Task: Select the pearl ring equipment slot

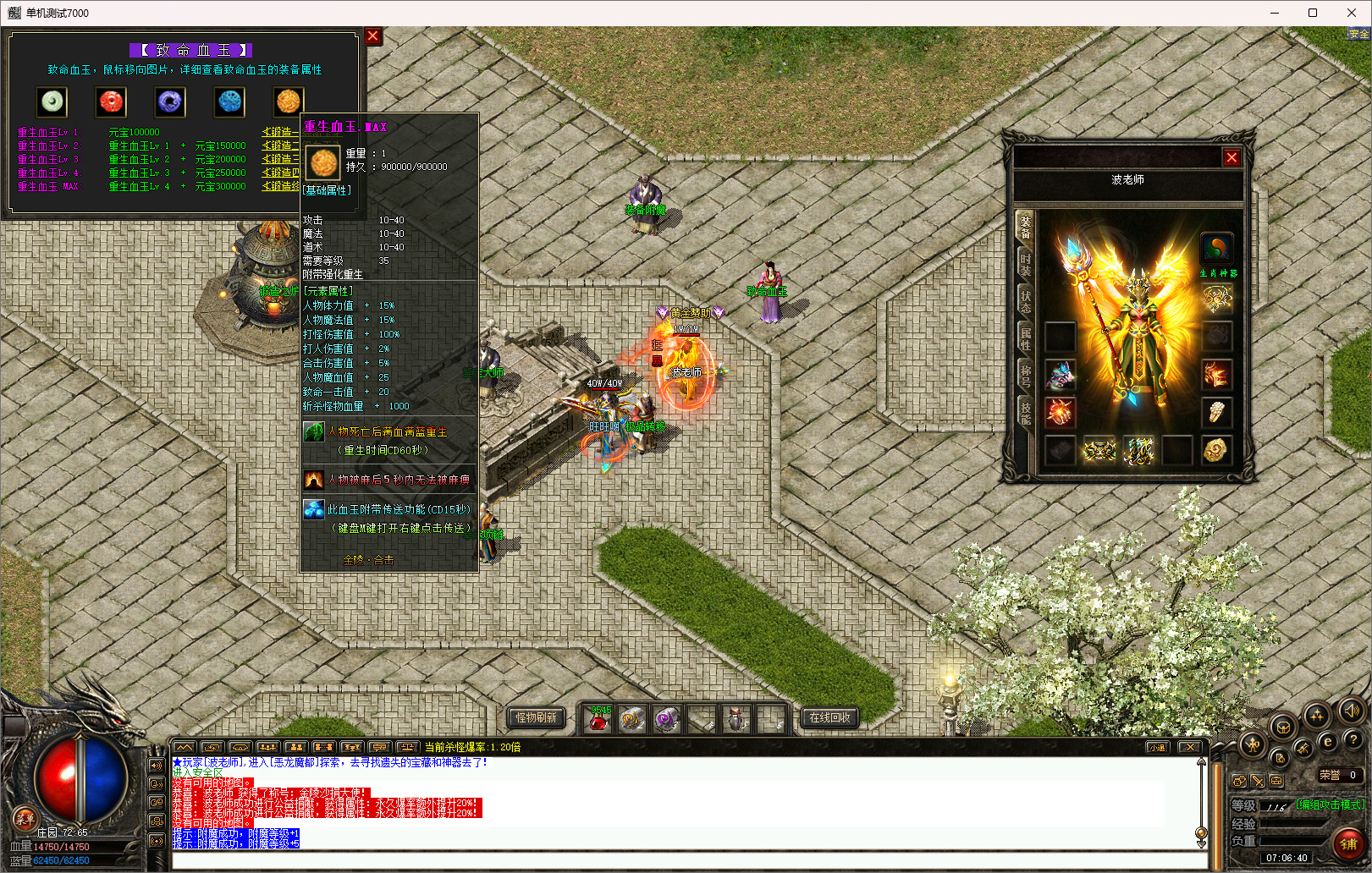Action: [1216, 412]
